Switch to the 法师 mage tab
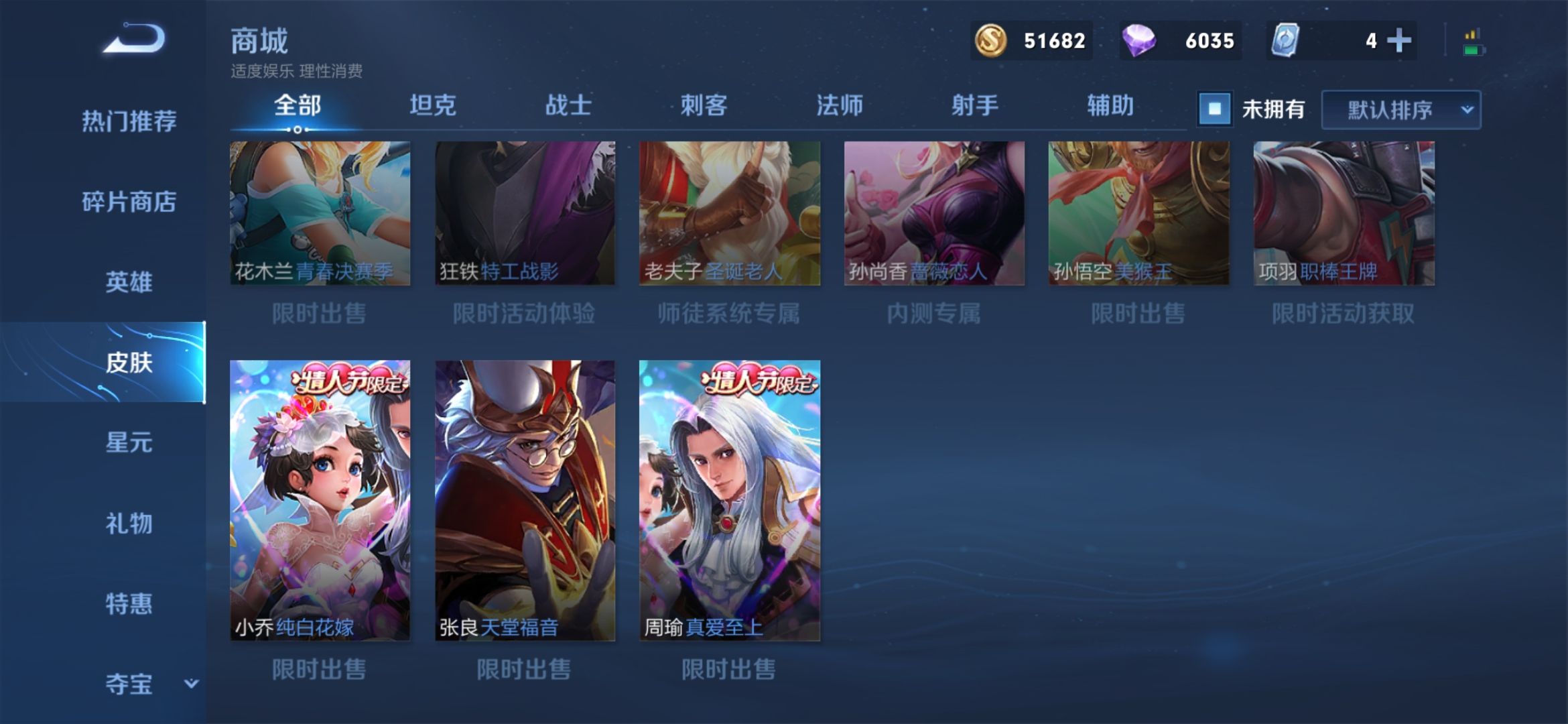This screenshot has height=724, width=1568. point(840,105)
